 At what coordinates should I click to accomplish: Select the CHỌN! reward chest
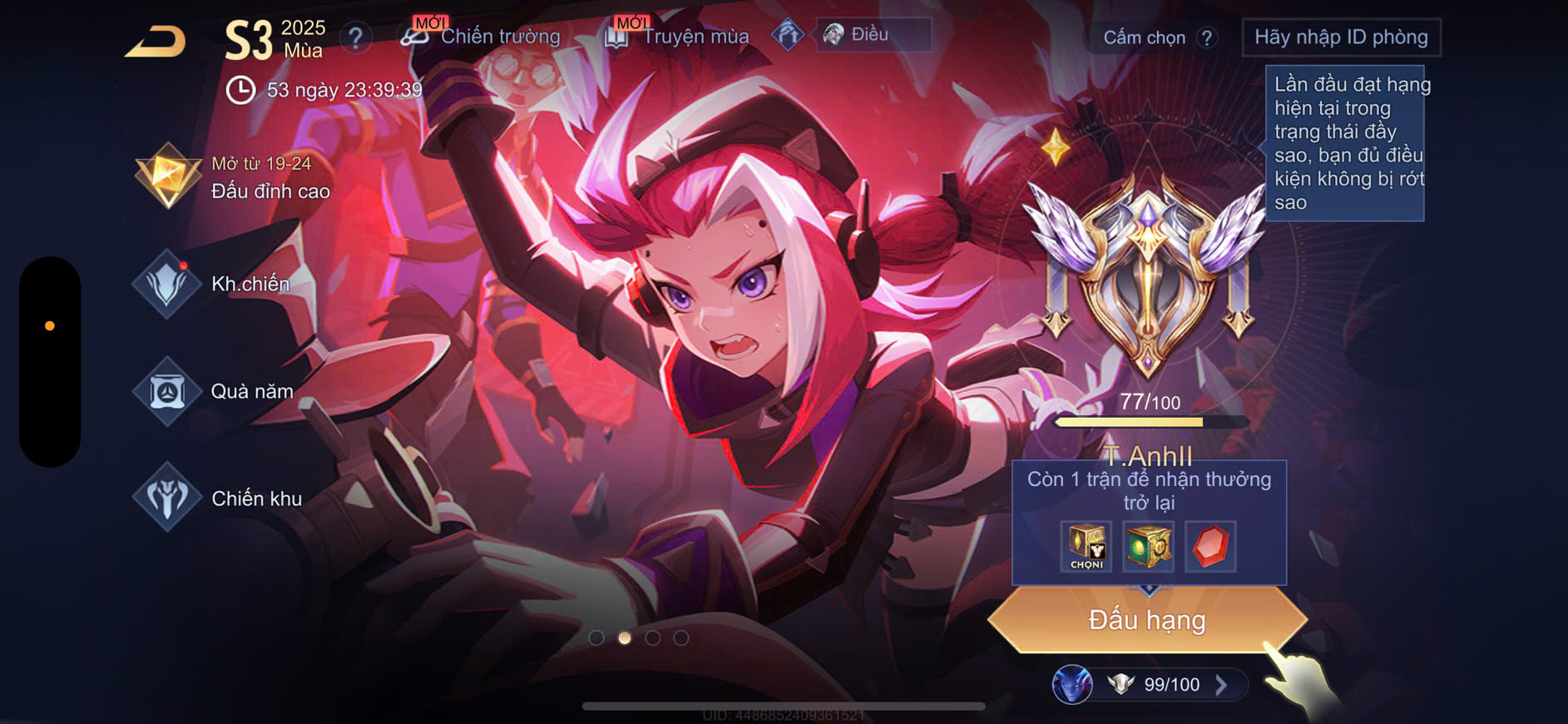pos(1086,547)
